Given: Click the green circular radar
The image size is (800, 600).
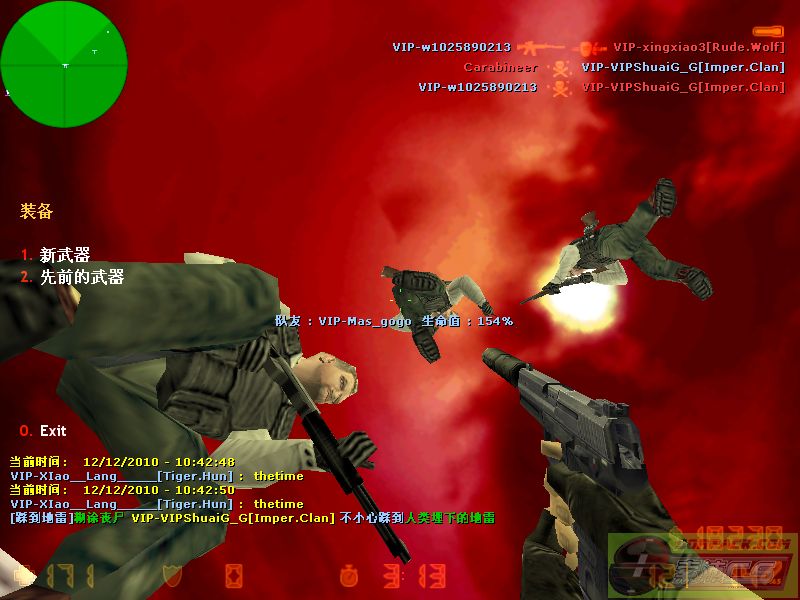Looking at the screenshot, I should pyautogui.click(x=64, y=64).
